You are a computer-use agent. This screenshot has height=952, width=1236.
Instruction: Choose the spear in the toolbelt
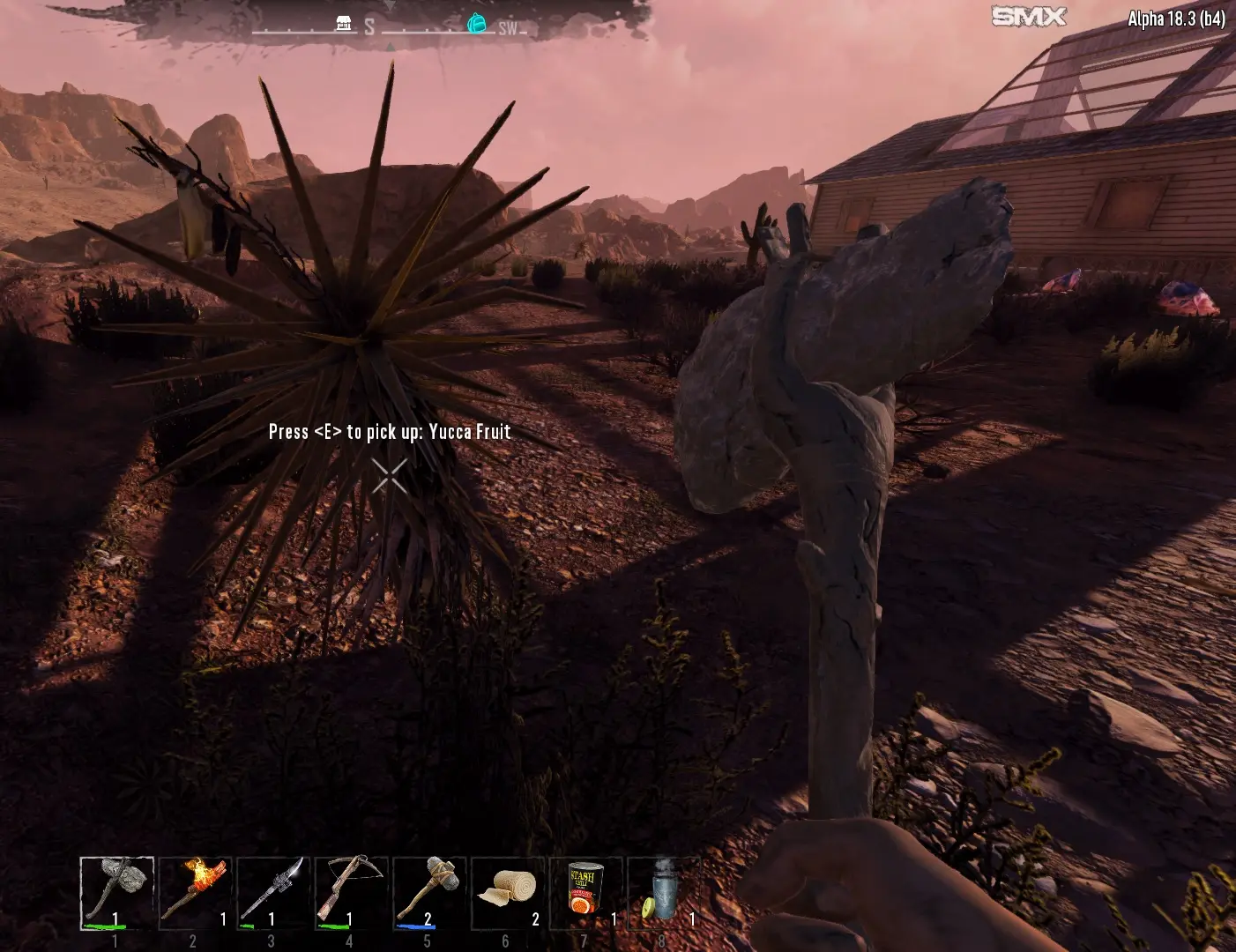(x=273, y=893)
